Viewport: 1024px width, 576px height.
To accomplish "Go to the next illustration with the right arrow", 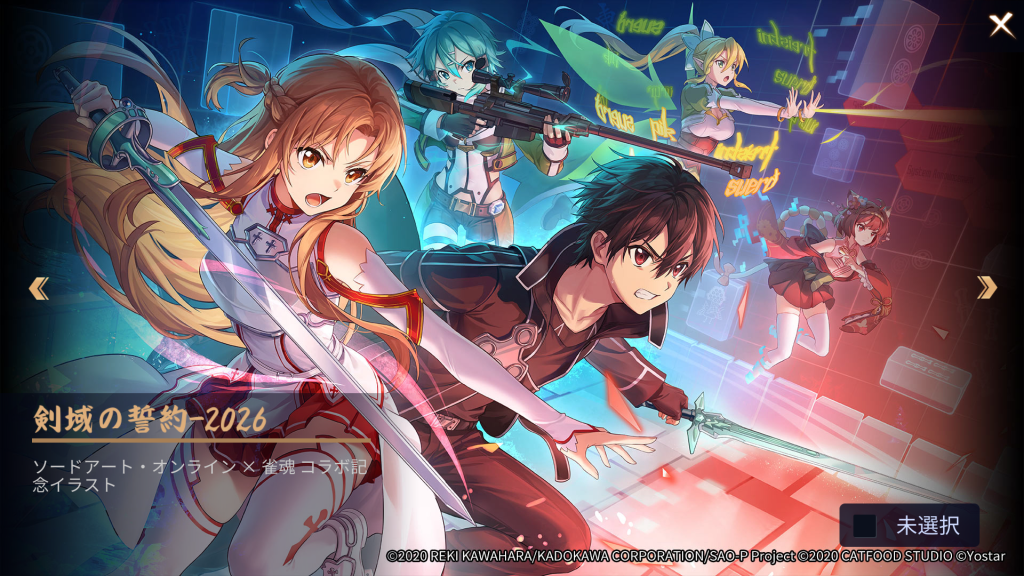I will pos(987,288).
